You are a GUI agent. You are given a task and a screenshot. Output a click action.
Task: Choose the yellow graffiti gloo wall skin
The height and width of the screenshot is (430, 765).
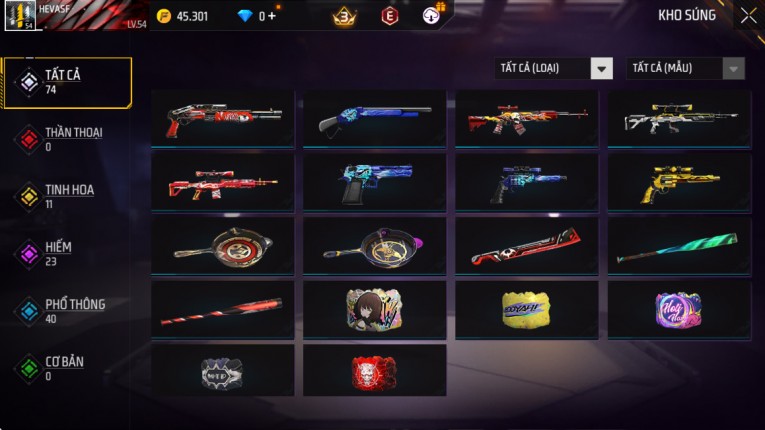tap(527, 309)
